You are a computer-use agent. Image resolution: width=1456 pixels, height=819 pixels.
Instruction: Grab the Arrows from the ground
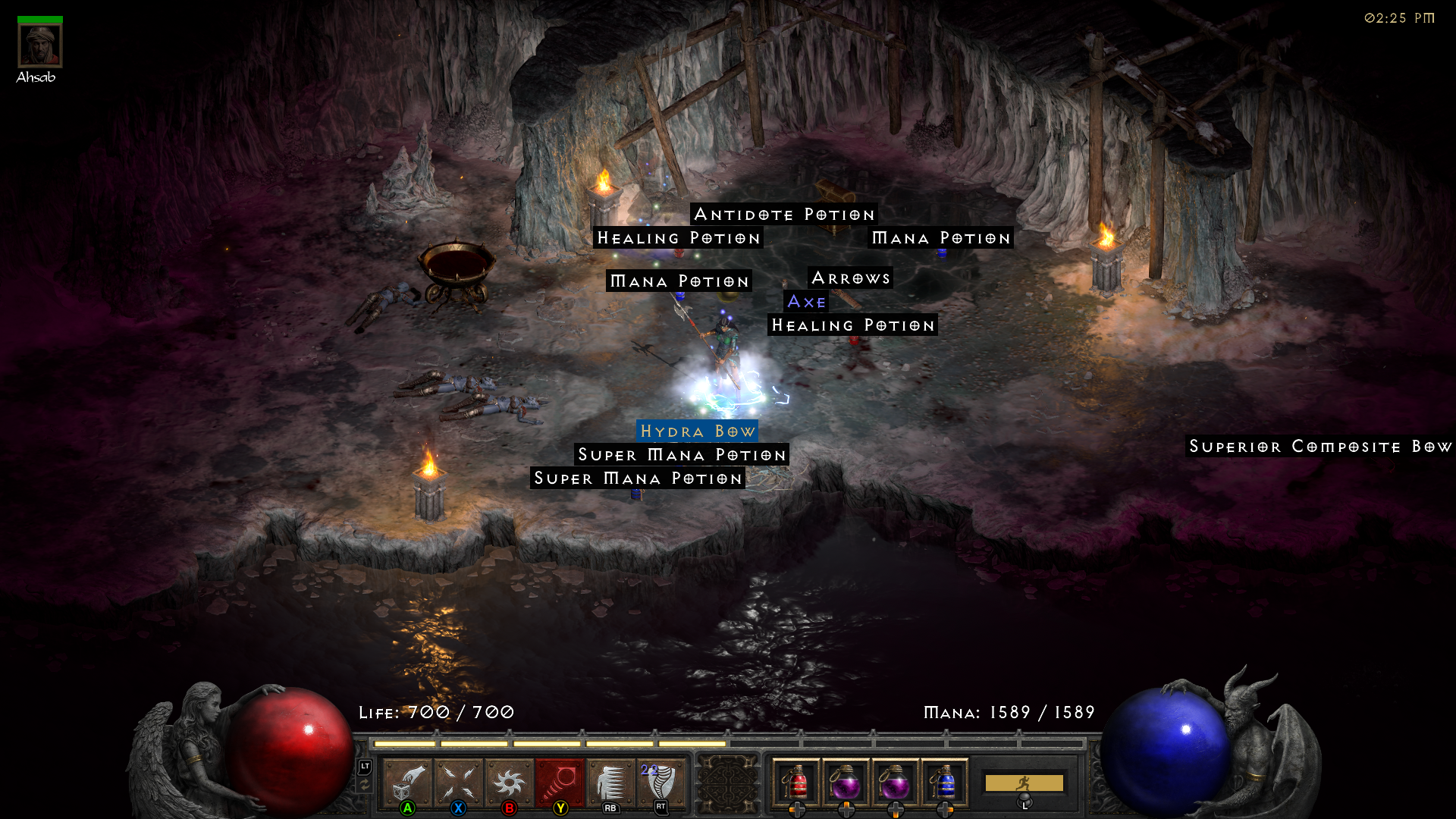tap(852, 278)
